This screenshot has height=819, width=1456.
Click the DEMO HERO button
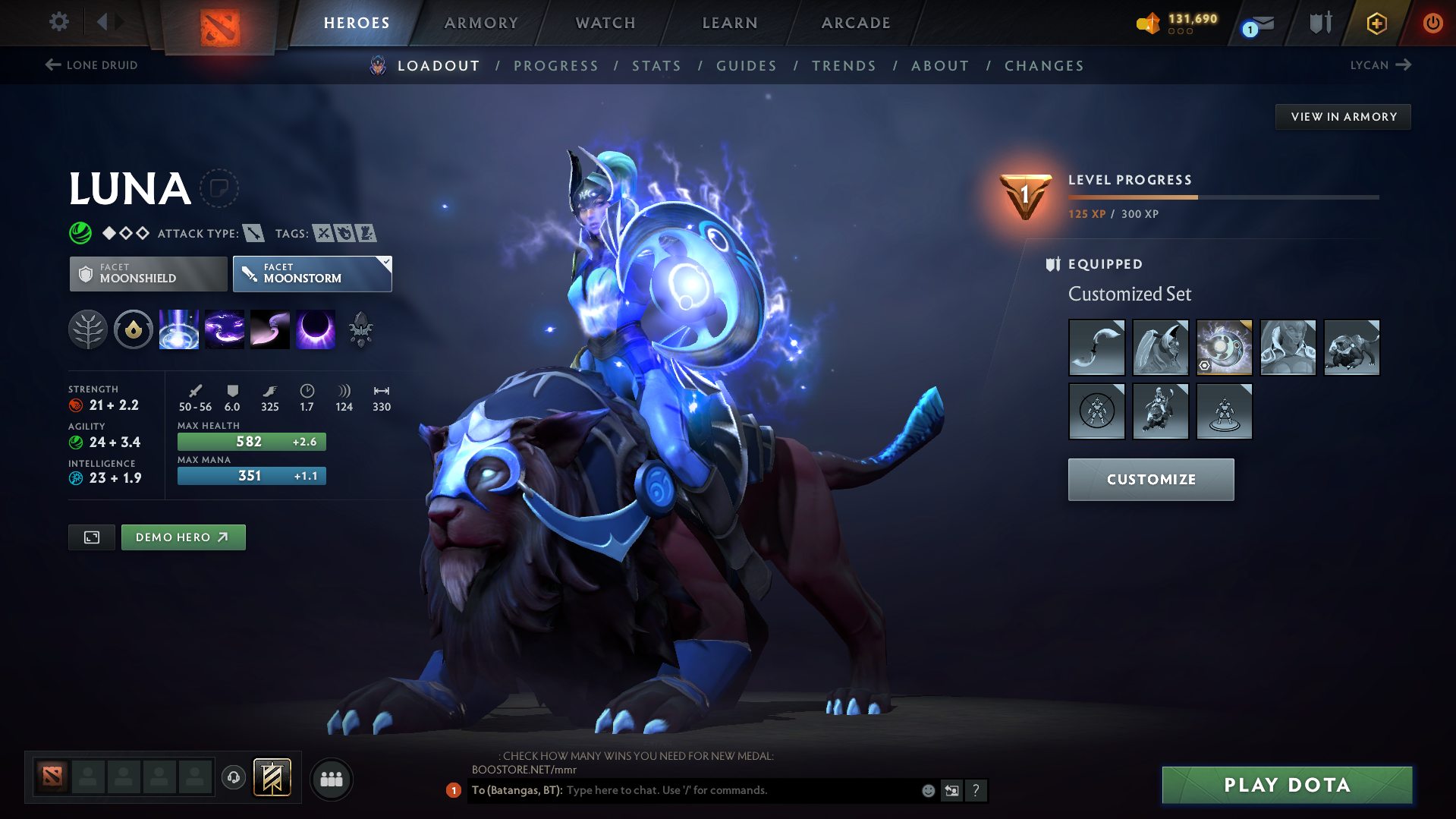[x=183, y=537]
